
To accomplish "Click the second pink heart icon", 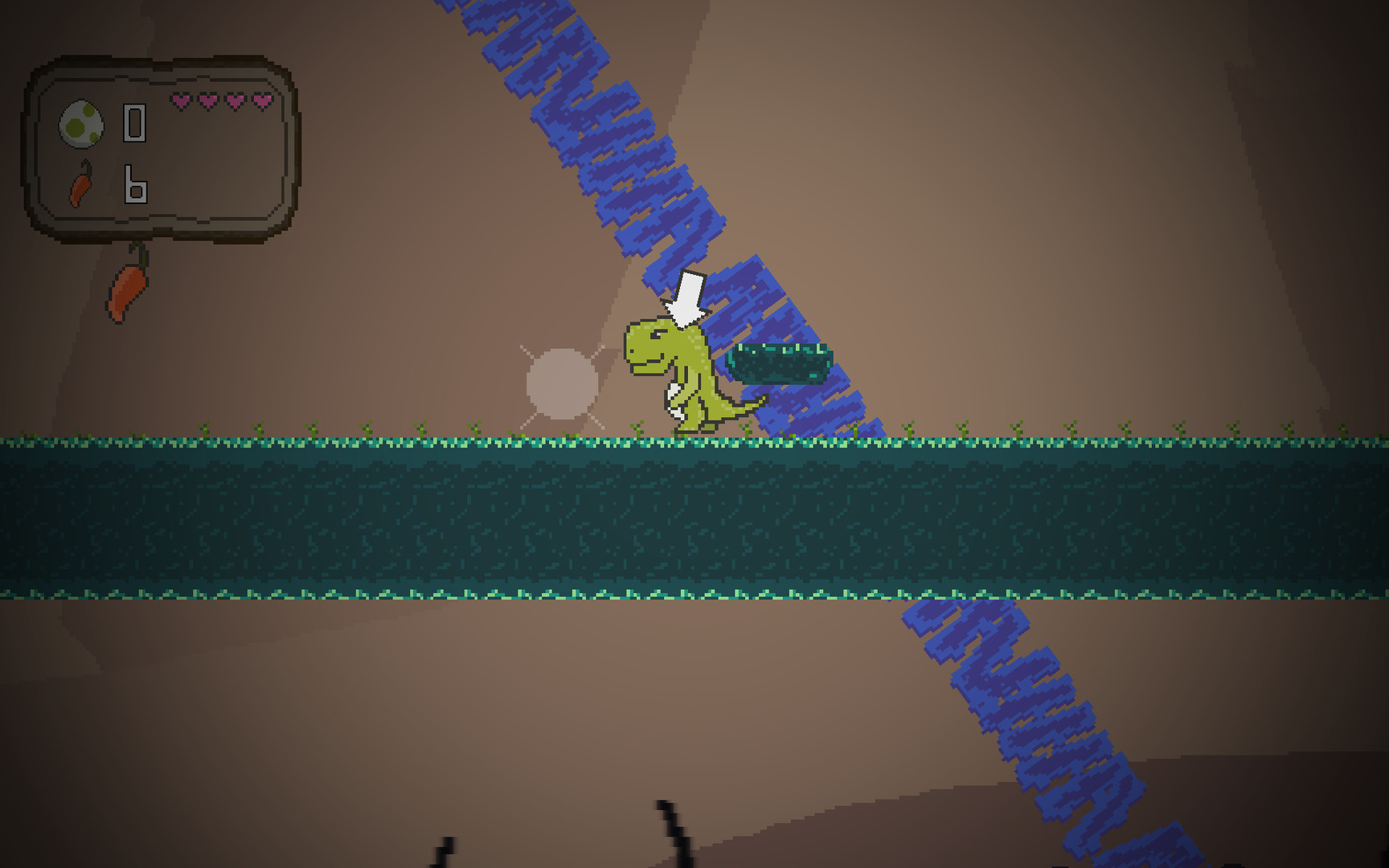I will click(x=209, y=101).
